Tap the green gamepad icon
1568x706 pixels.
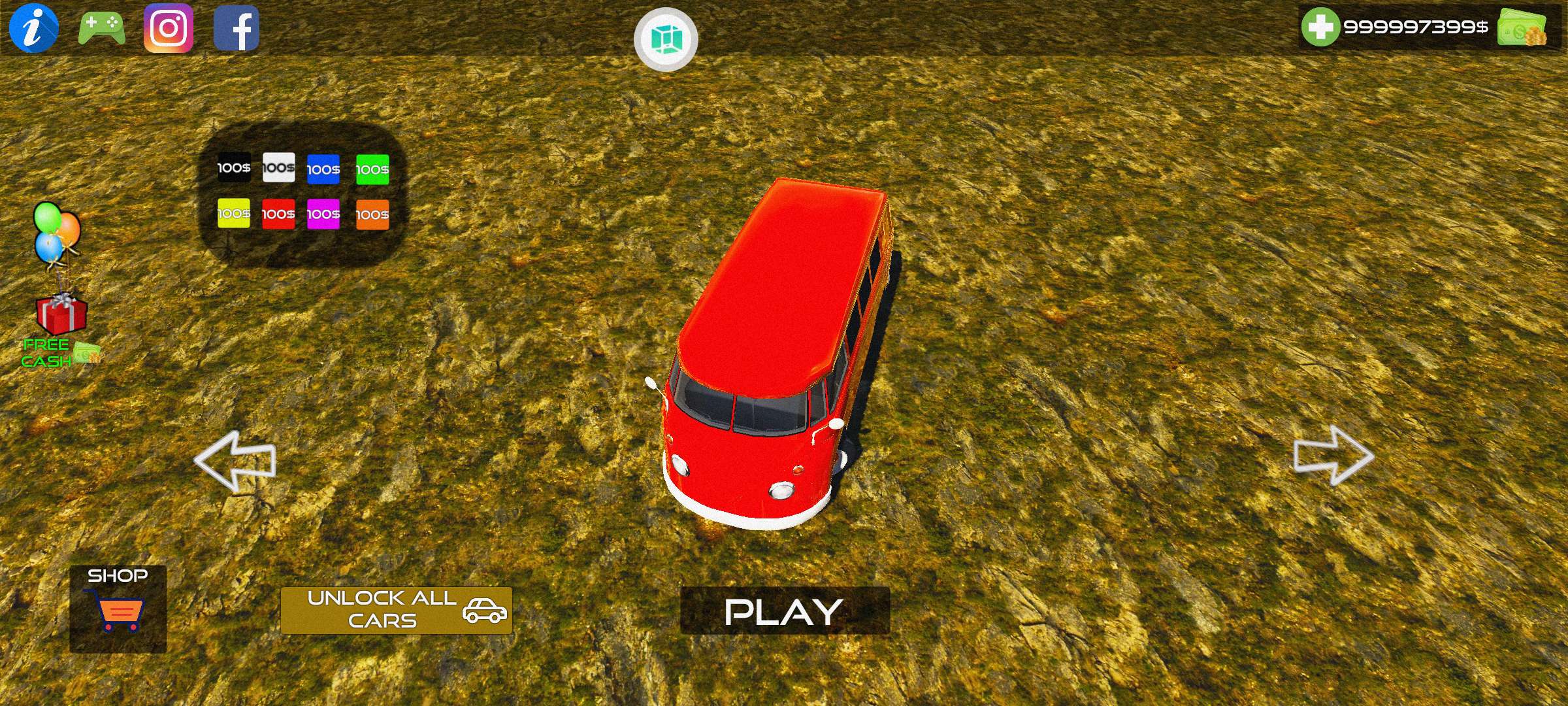point(101,28)
